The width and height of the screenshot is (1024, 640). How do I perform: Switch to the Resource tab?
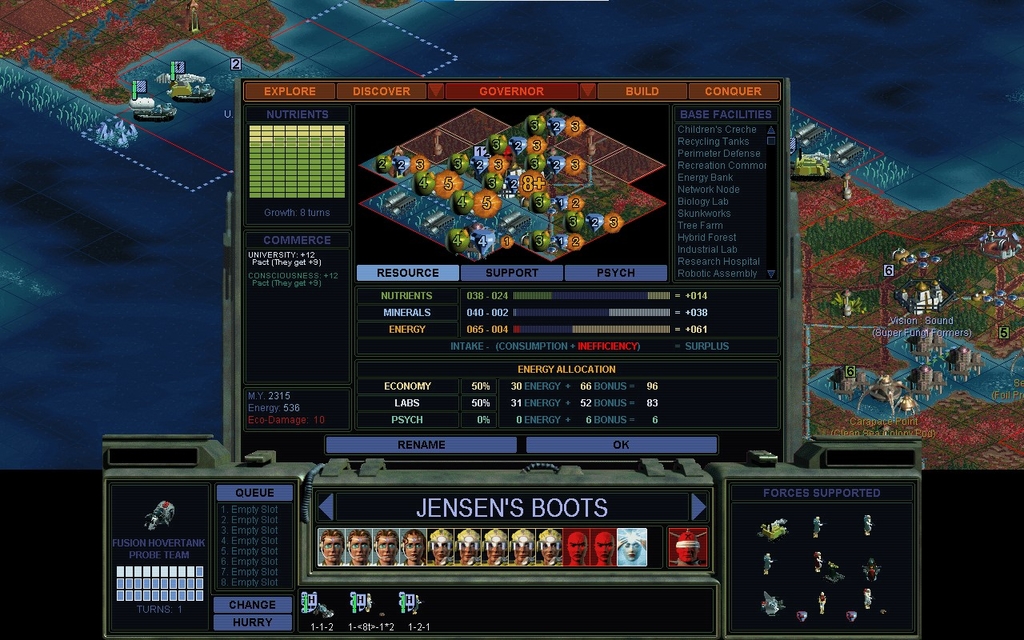(x=408, y=273)
